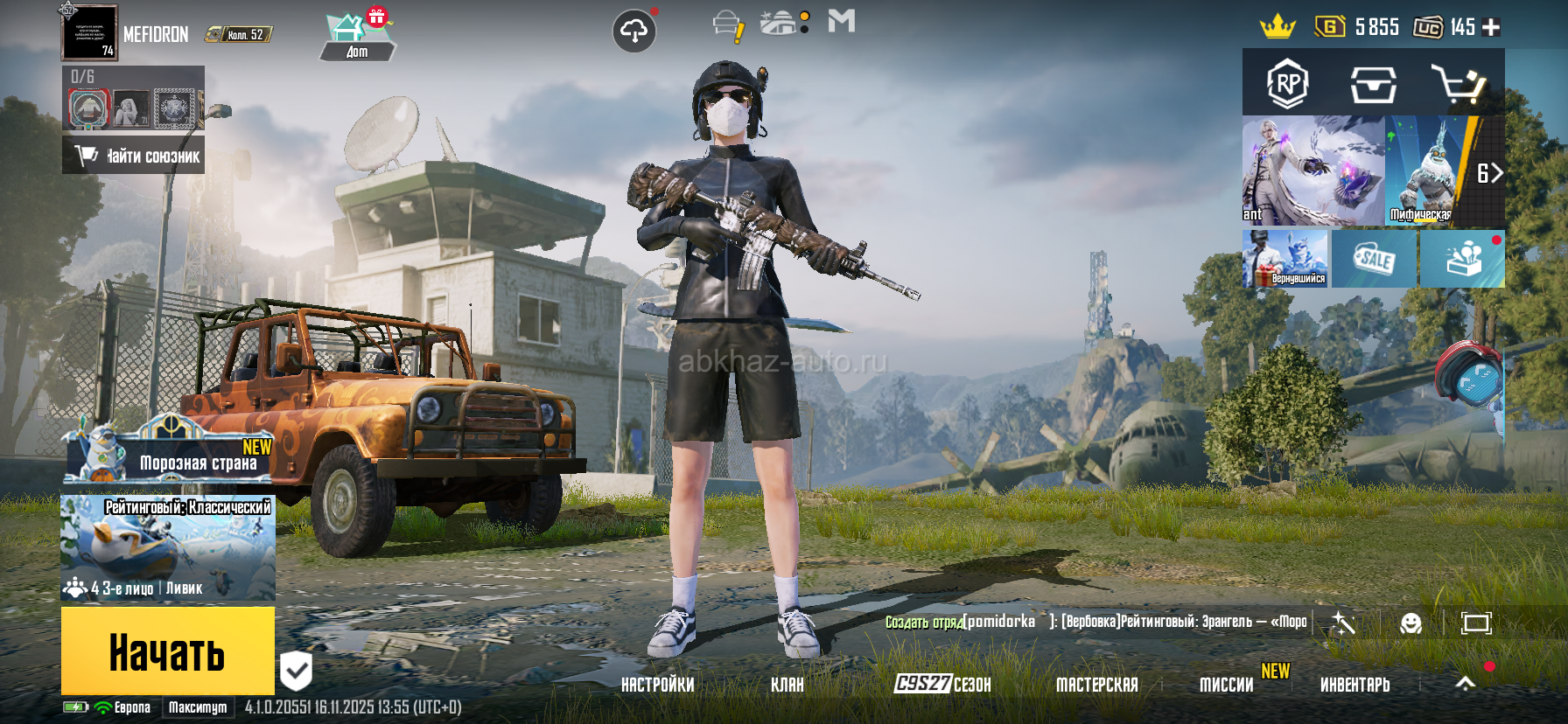
Task: Open the Инвентарь menu
Action: (1354, 685)
